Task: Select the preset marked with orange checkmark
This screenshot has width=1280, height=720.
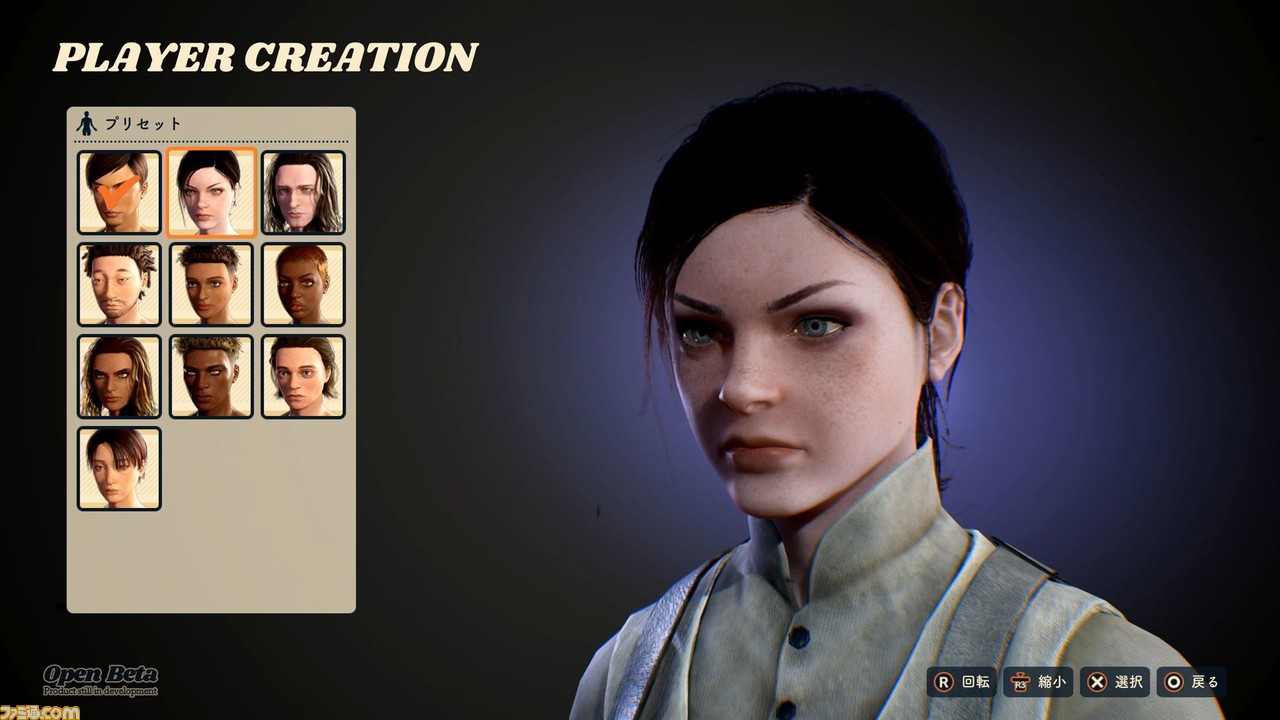Action: (x=119, y=193)
